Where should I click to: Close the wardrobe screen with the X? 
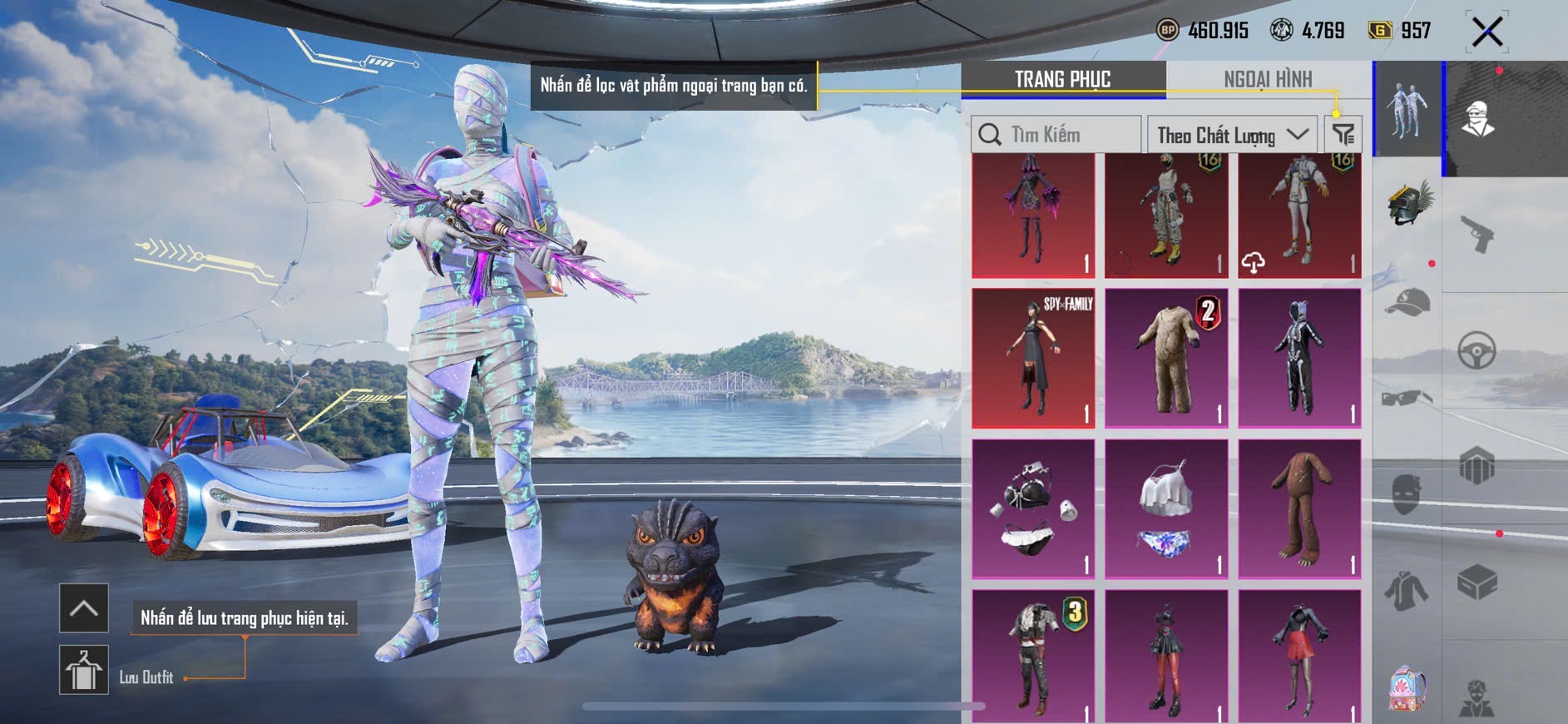[1486, 32]
